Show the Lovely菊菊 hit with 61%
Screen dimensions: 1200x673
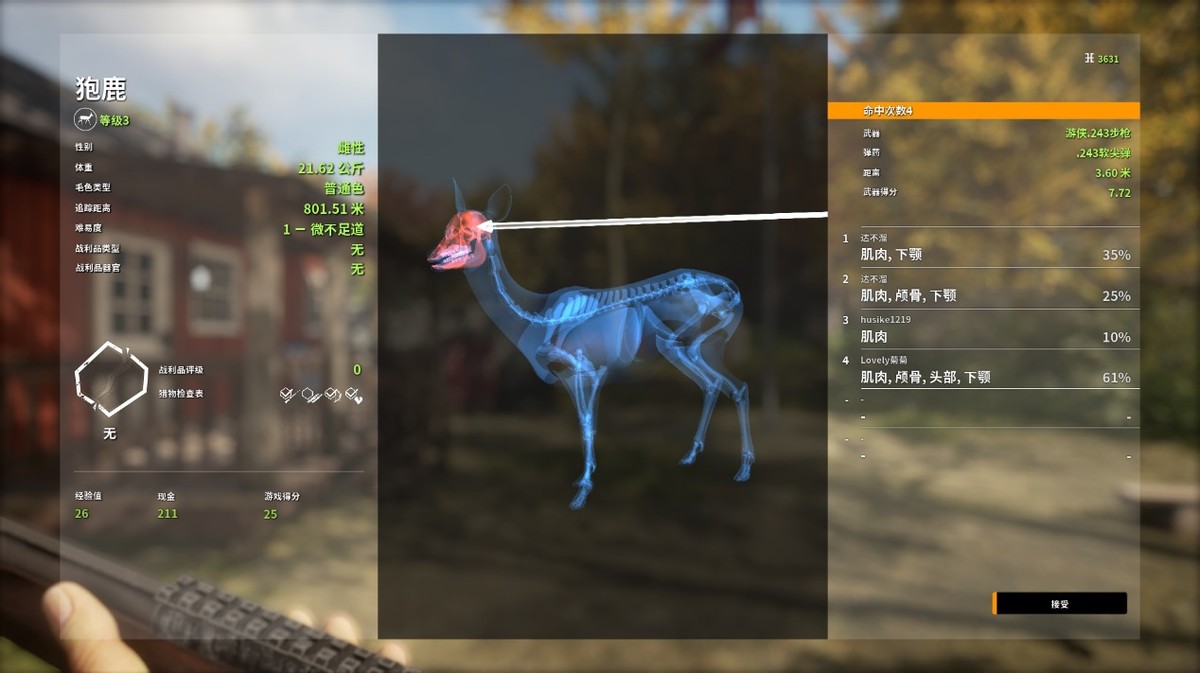[985, 370]
